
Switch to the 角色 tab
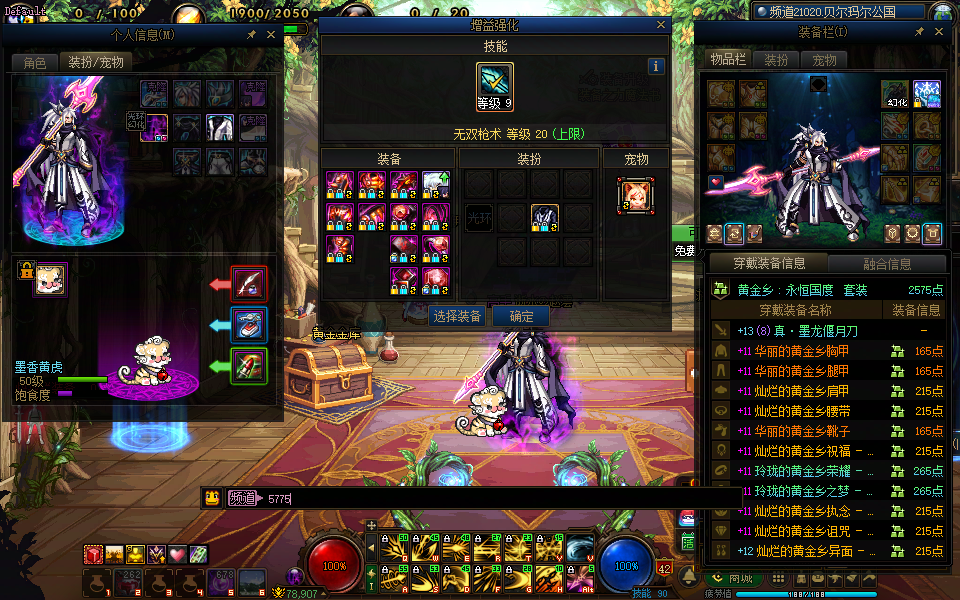35,62
